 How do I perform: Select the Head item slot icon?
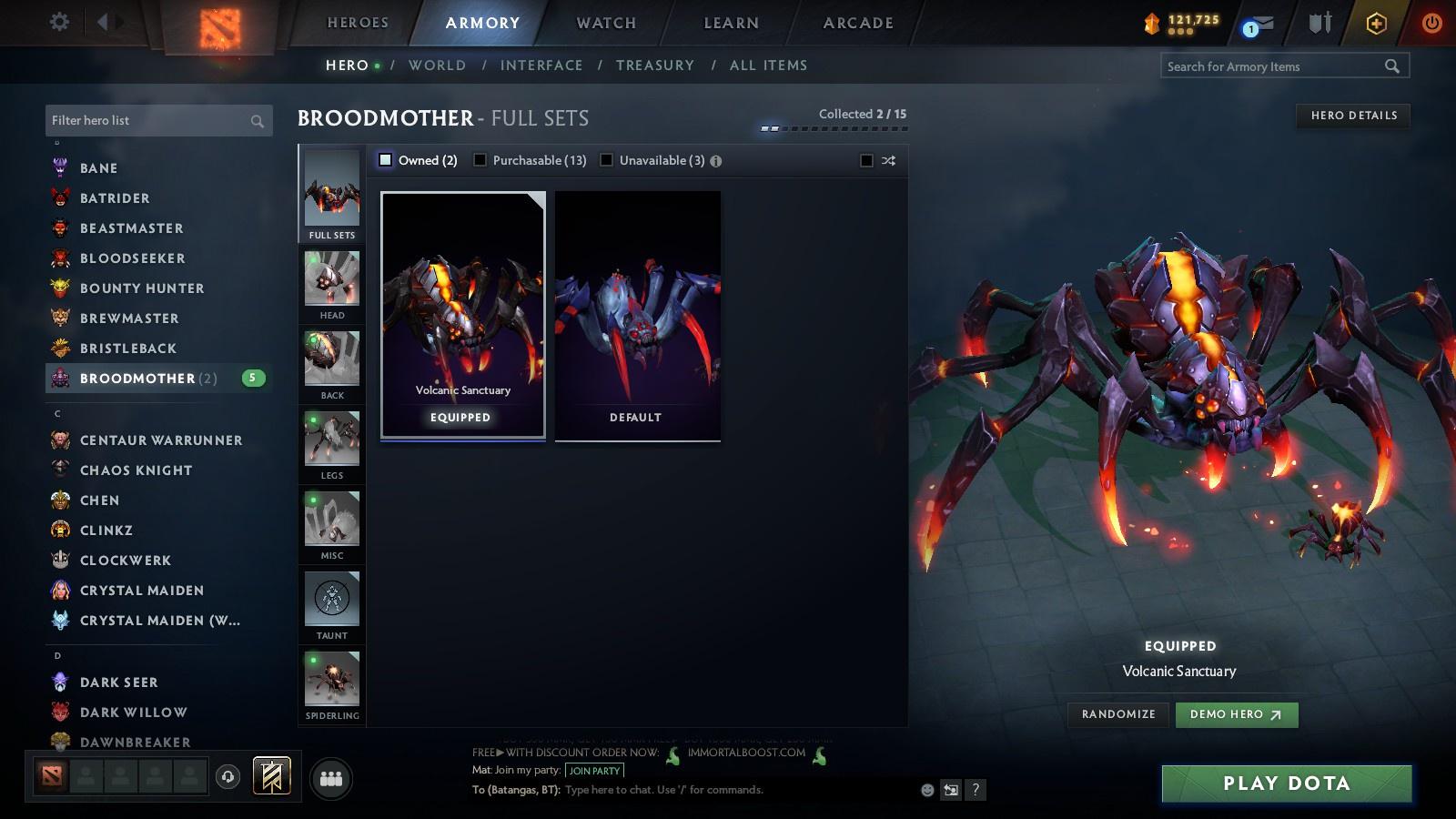pyautogui.click(x=330, y=280)
